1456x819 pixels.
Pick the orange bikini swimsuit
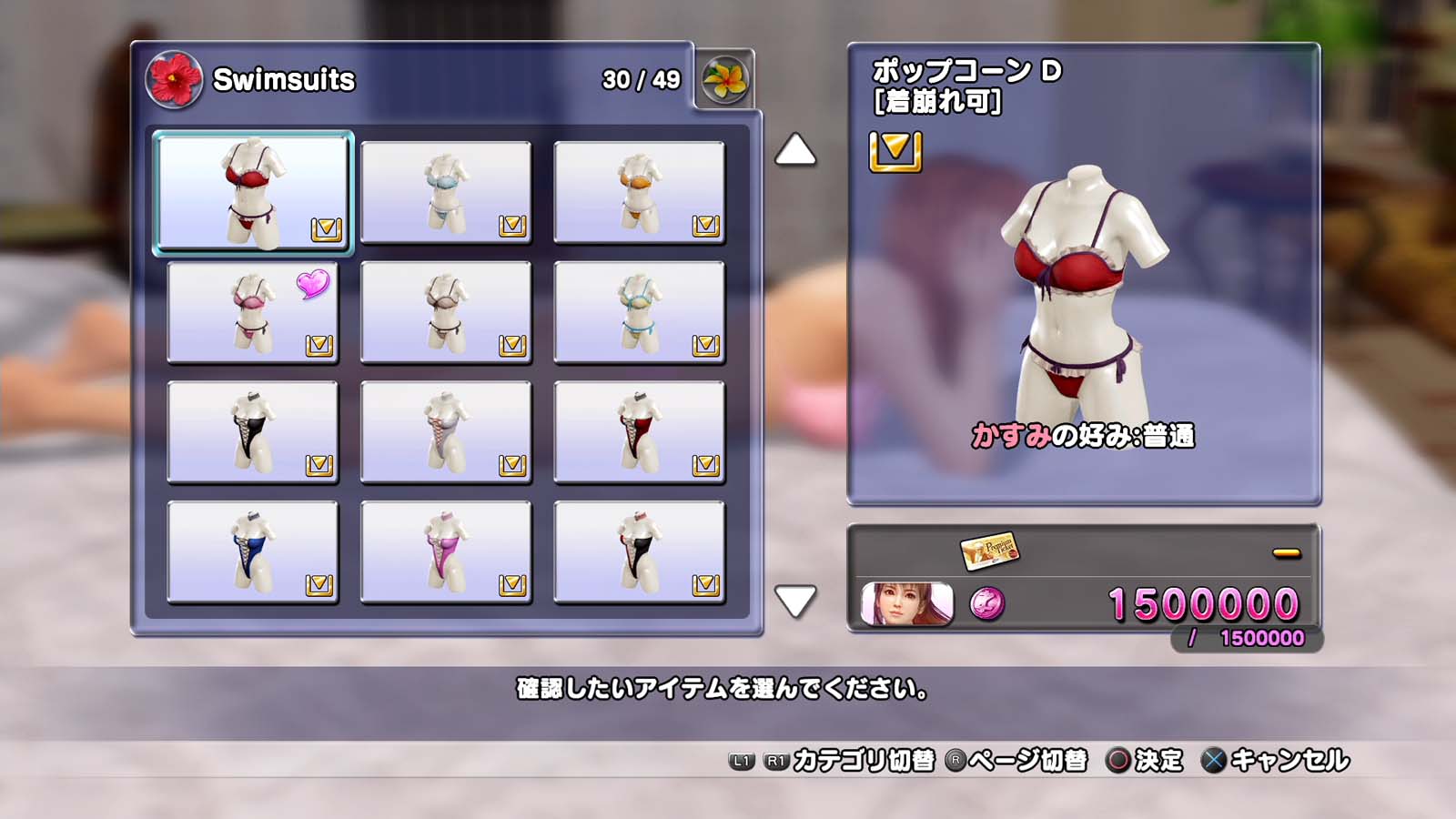click(639, 192)
